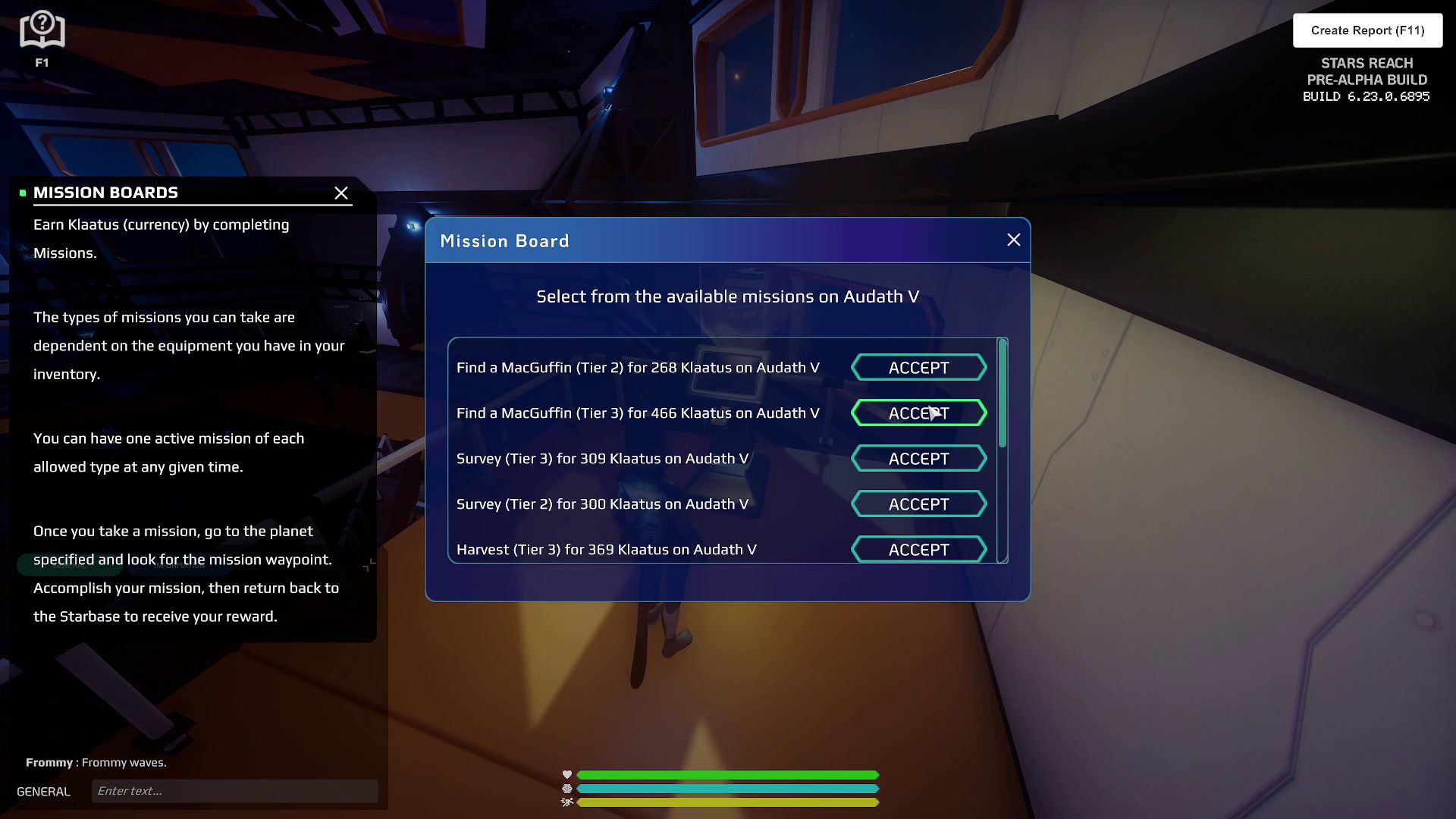Close the Mission Boards tutorial panel
Image resolution: width=1456 pixels, height=819 pixels.
tap(341, 193)
